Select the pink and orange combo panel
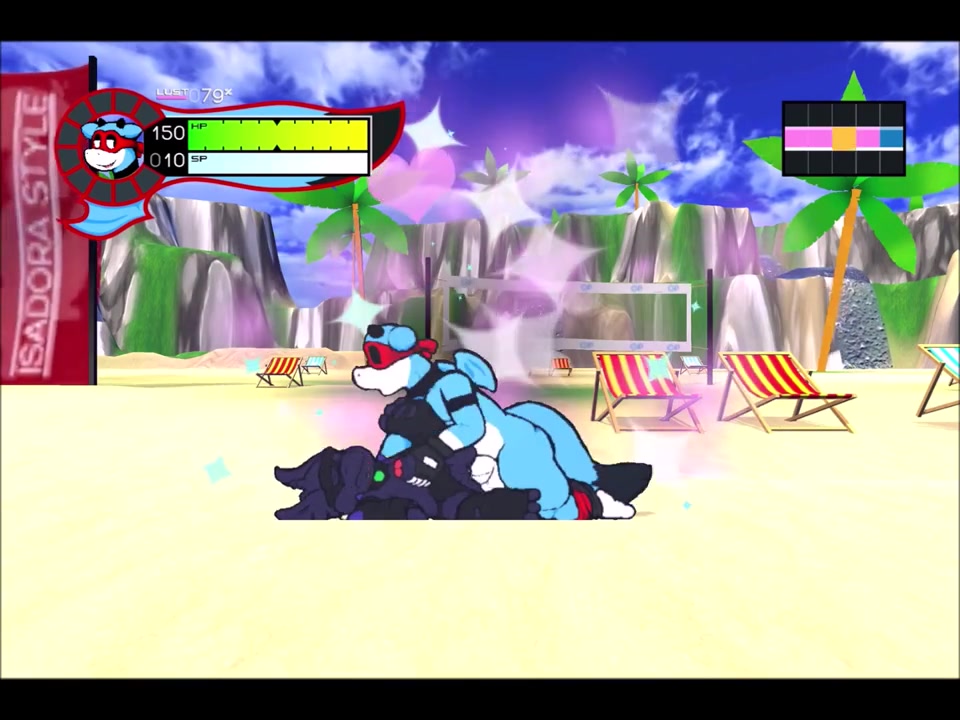Screen dimensions: 960x720 tap(843, 138)
